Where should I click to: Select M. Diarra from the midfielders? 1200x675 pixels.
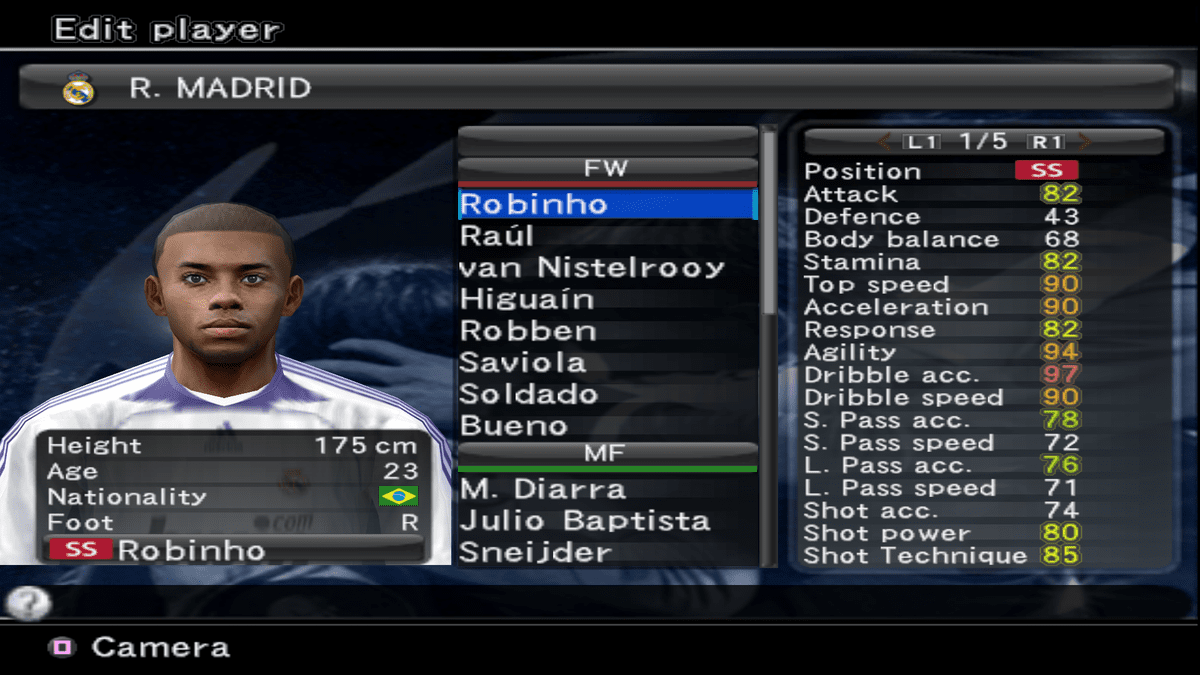coord(543,490)
